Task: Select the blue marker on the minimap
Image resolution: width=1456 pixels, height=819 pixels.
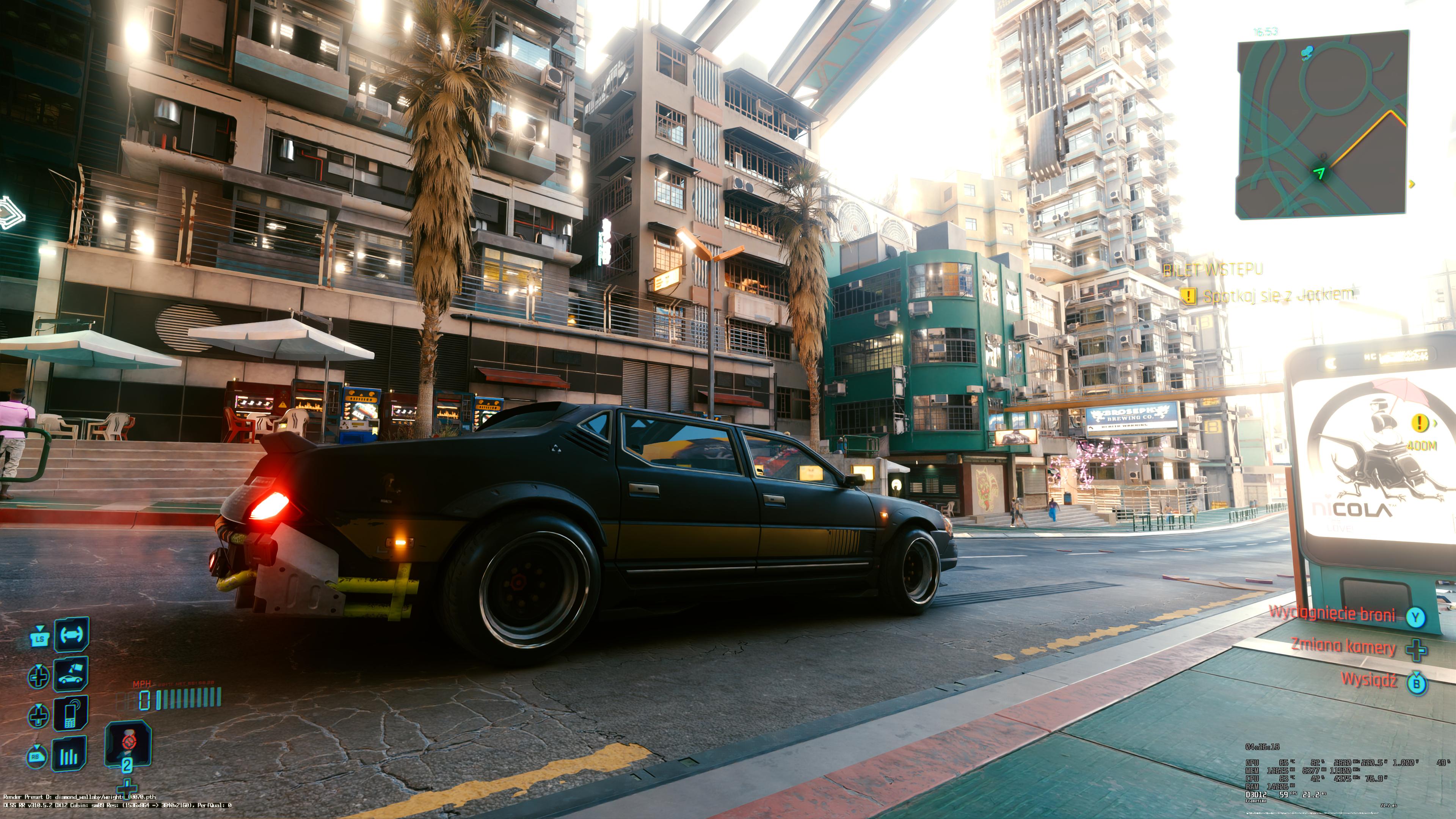Action: [1306, 53]
